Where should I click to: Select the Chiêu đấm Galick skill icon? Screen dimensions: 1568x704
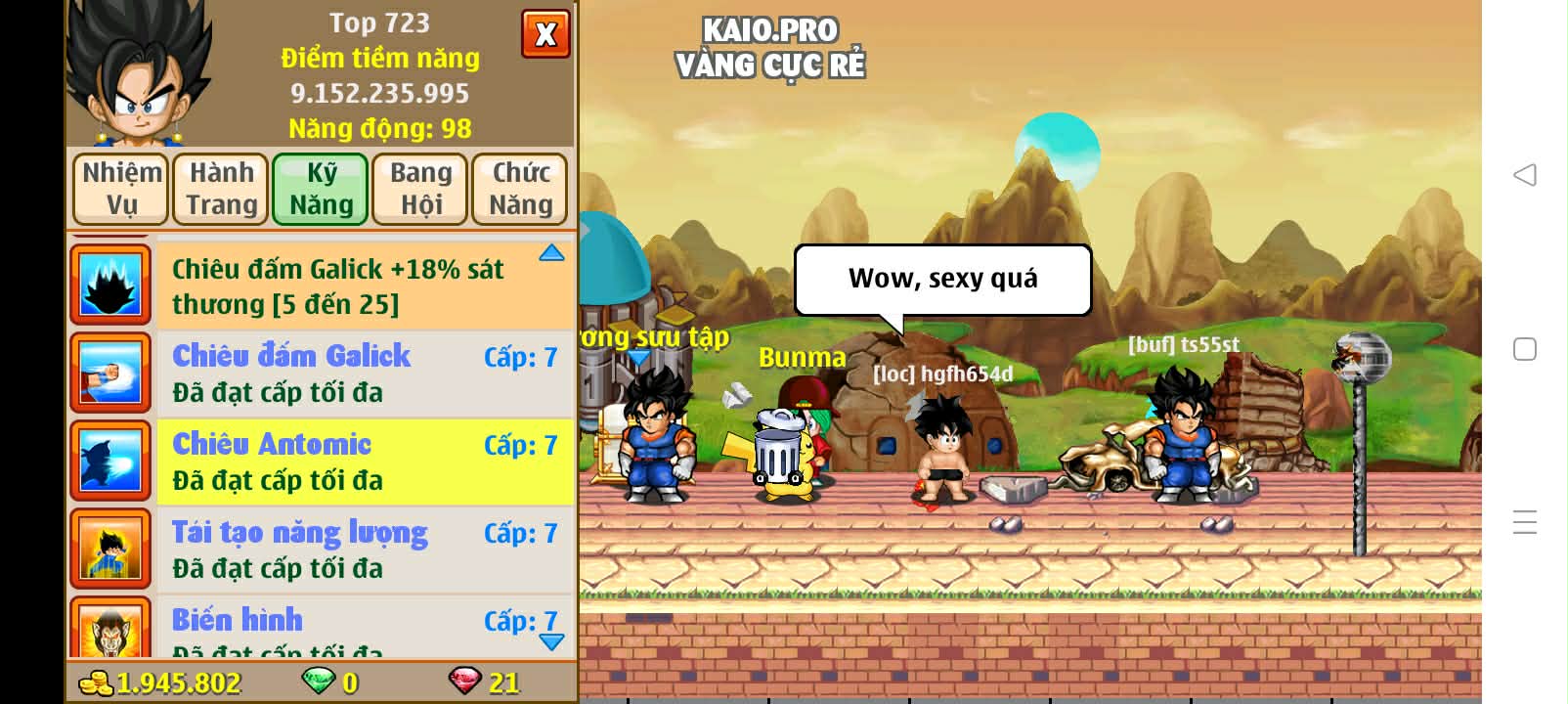[110, 373]
